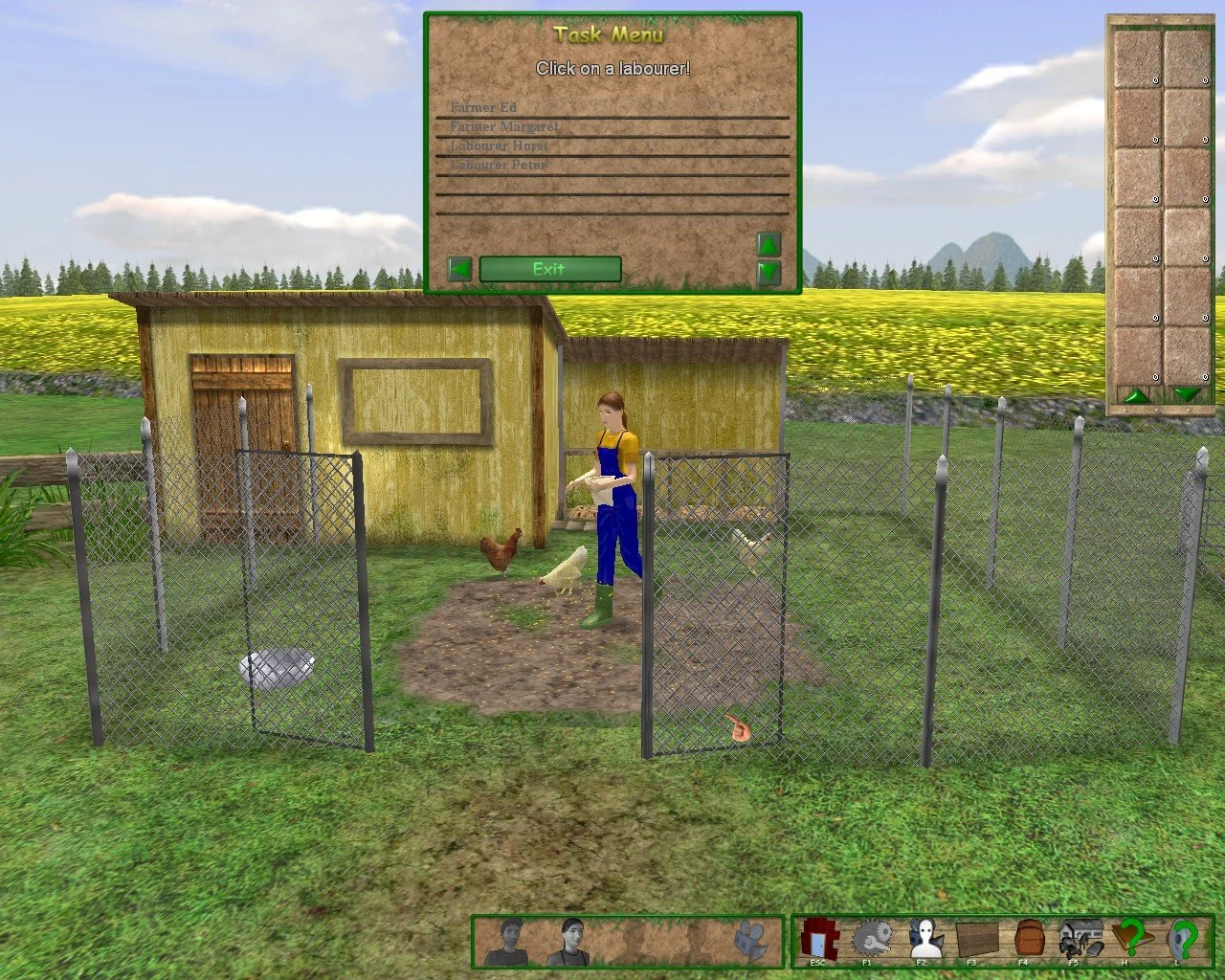Click the green up arrow in Task Menu
1225x980 pixels.
click(768, 245)
